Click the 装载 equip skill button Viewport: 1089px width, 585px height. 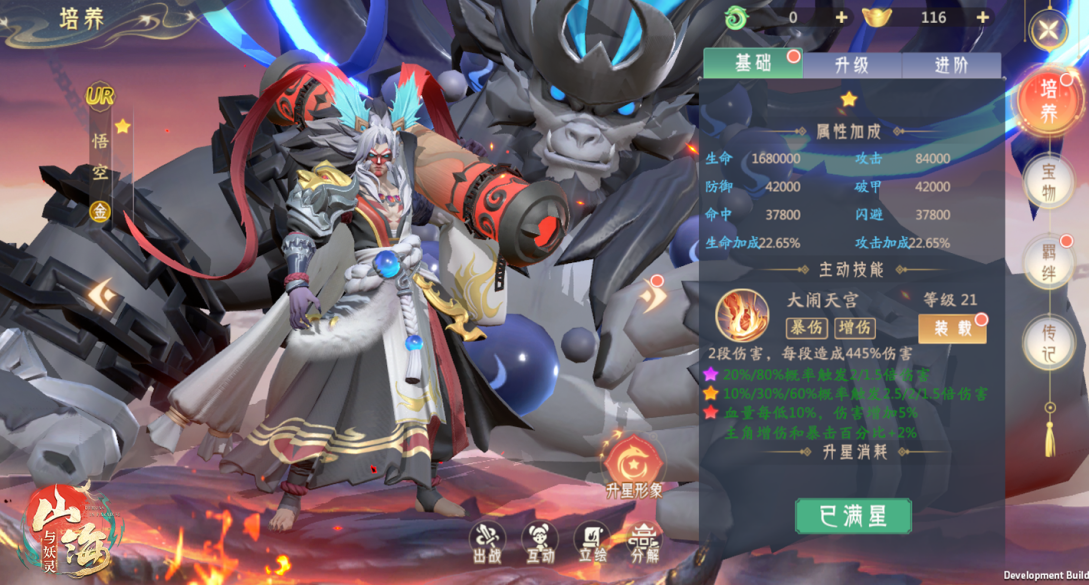952,328
